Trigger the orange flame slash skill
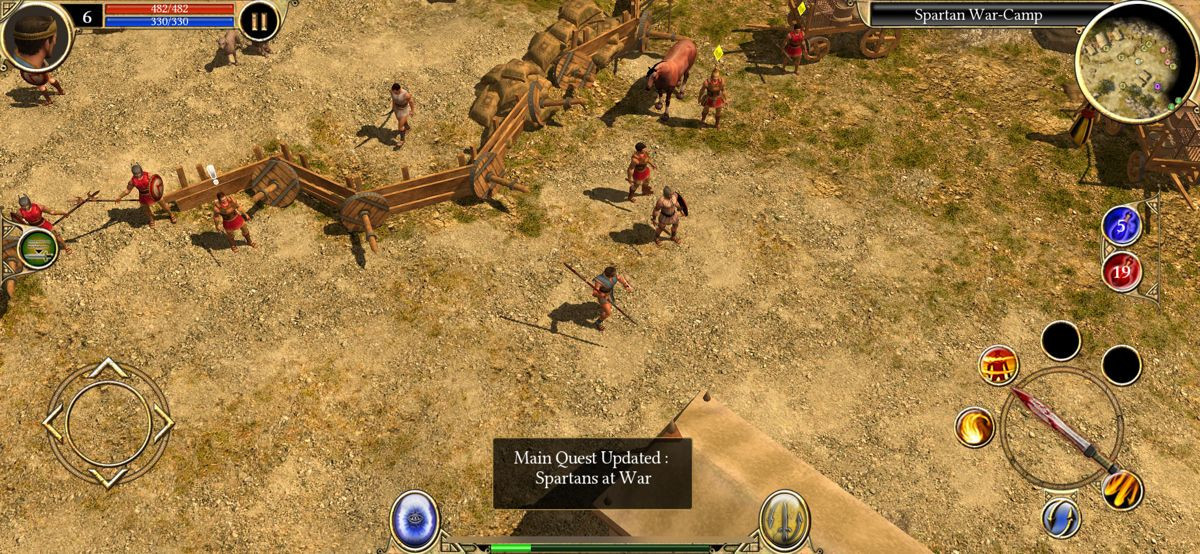The image size is (1200, 554). tap(1122, 489)
